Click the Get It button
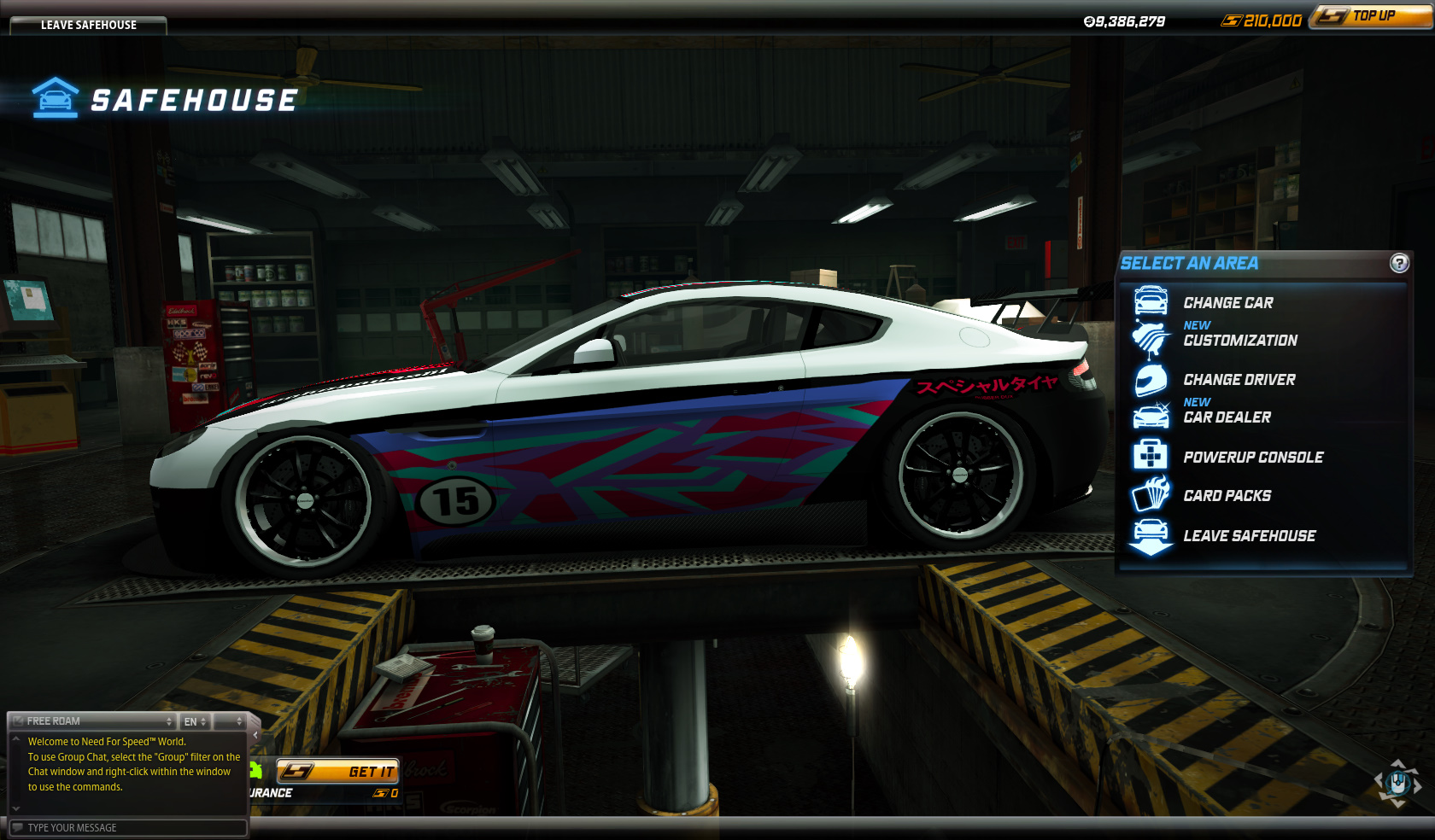The width and height of the screenshot is (1435, 840). (338, 772)
